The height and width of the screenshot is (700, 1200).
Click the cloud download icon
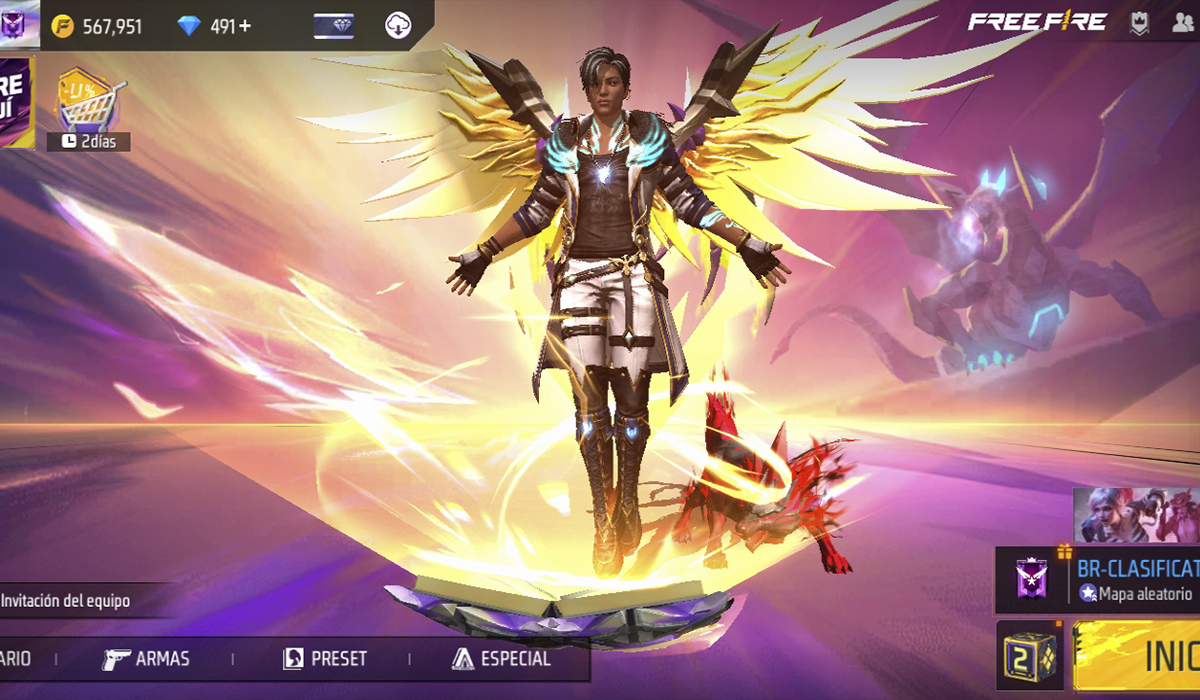[x=399, y=26]
